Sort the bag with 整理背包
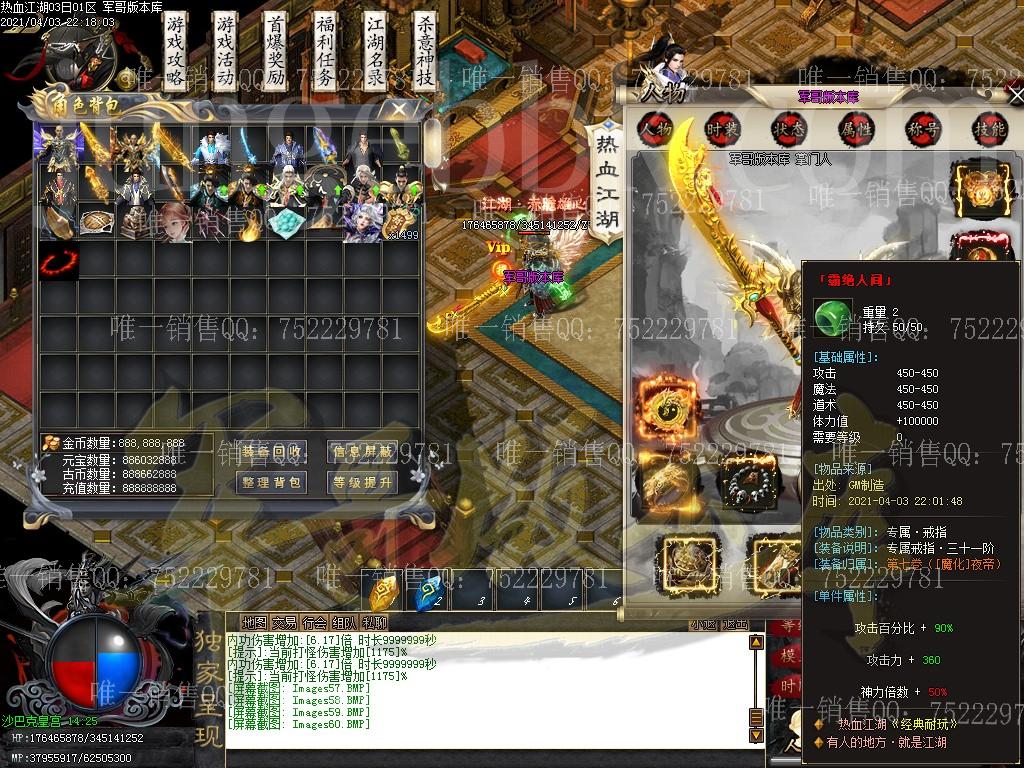The width and height of the screenshot is (1024, 768). [x=272, y=483]
